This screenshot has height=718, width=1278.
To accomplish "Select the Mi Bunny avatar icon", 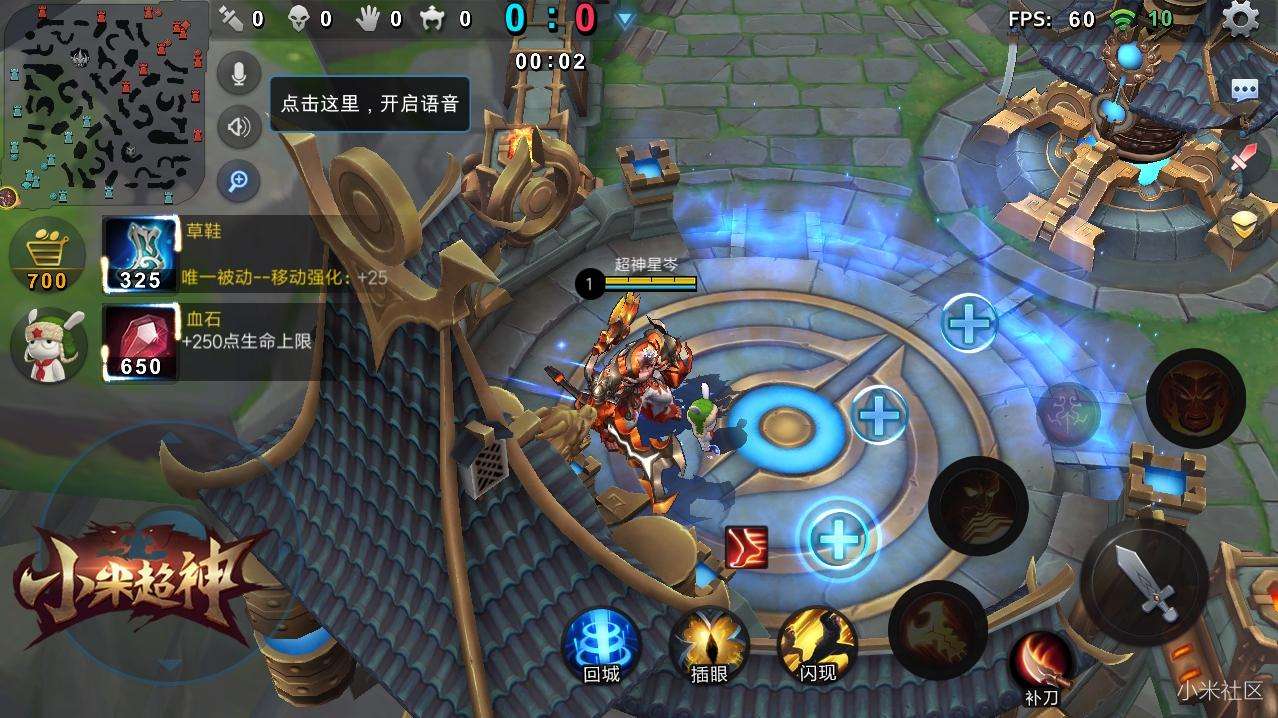I will 47,343.
